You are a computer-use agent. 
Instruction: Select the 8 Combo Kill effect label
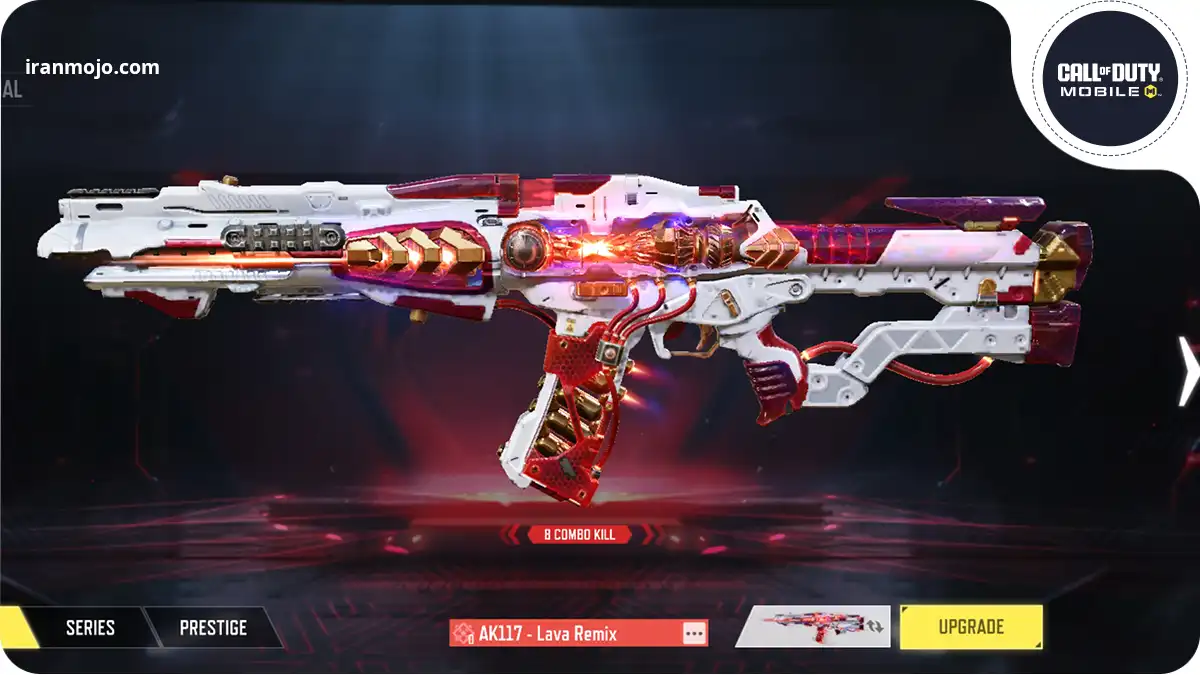(579, 535)
